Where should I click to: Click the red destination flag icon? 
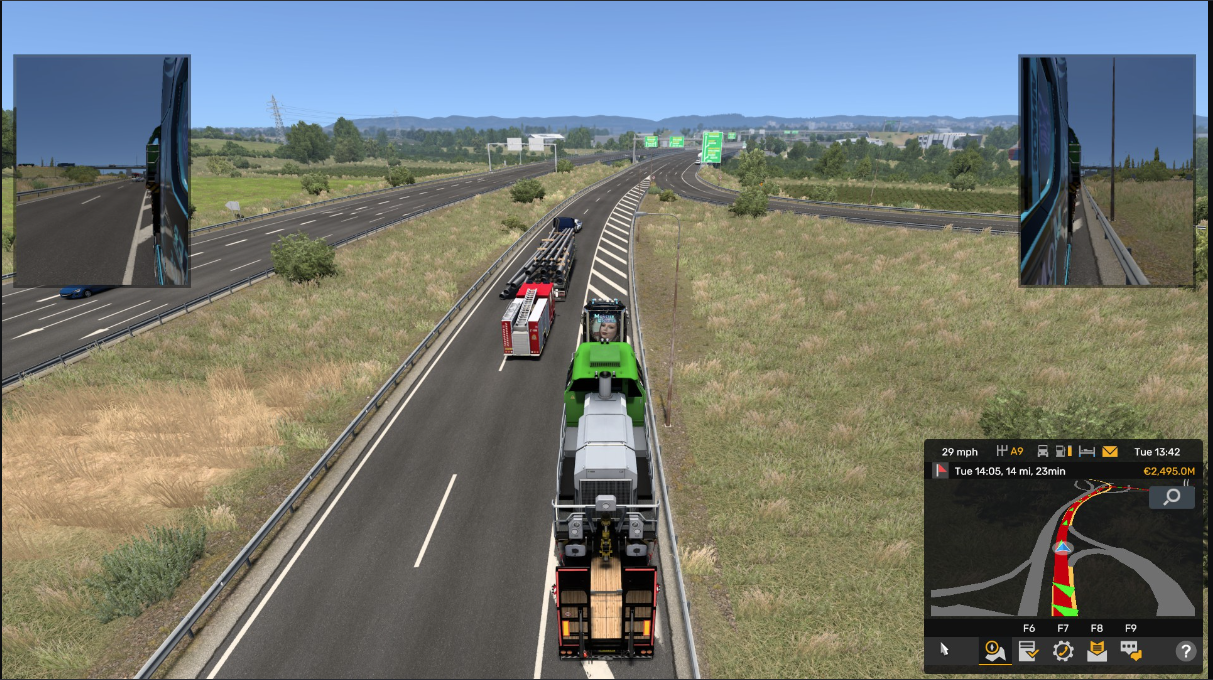940,471
